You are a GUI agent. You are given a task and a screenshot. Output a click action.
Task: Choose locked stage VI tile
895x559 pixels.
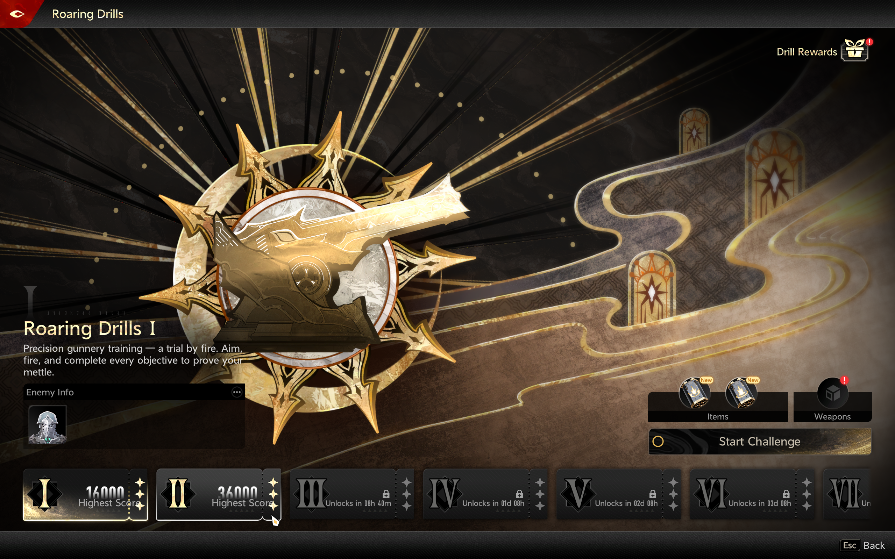(752, 495)
